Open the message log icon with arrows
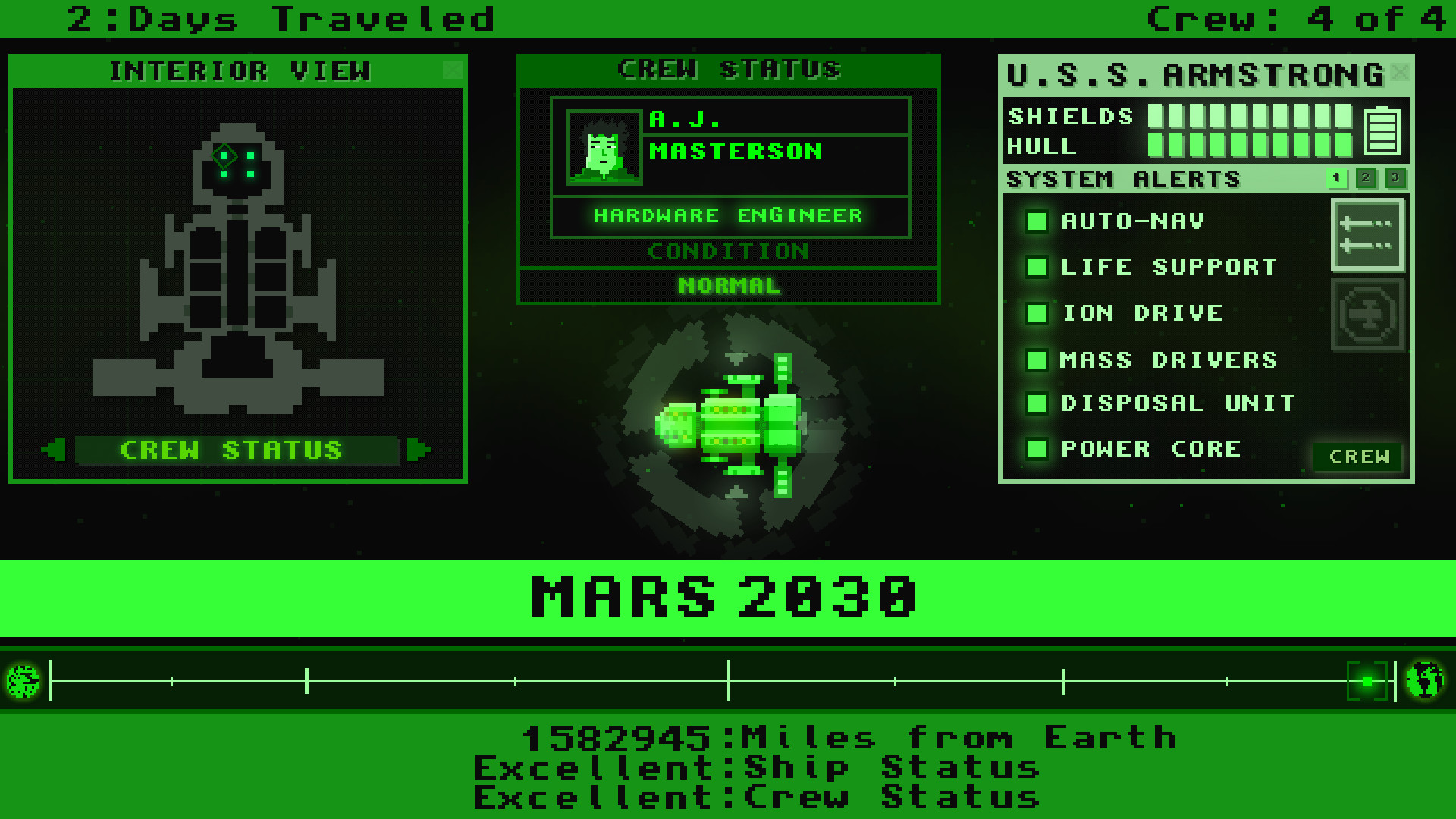Viewport: 1456px width, 819px height. (1367, 235)
